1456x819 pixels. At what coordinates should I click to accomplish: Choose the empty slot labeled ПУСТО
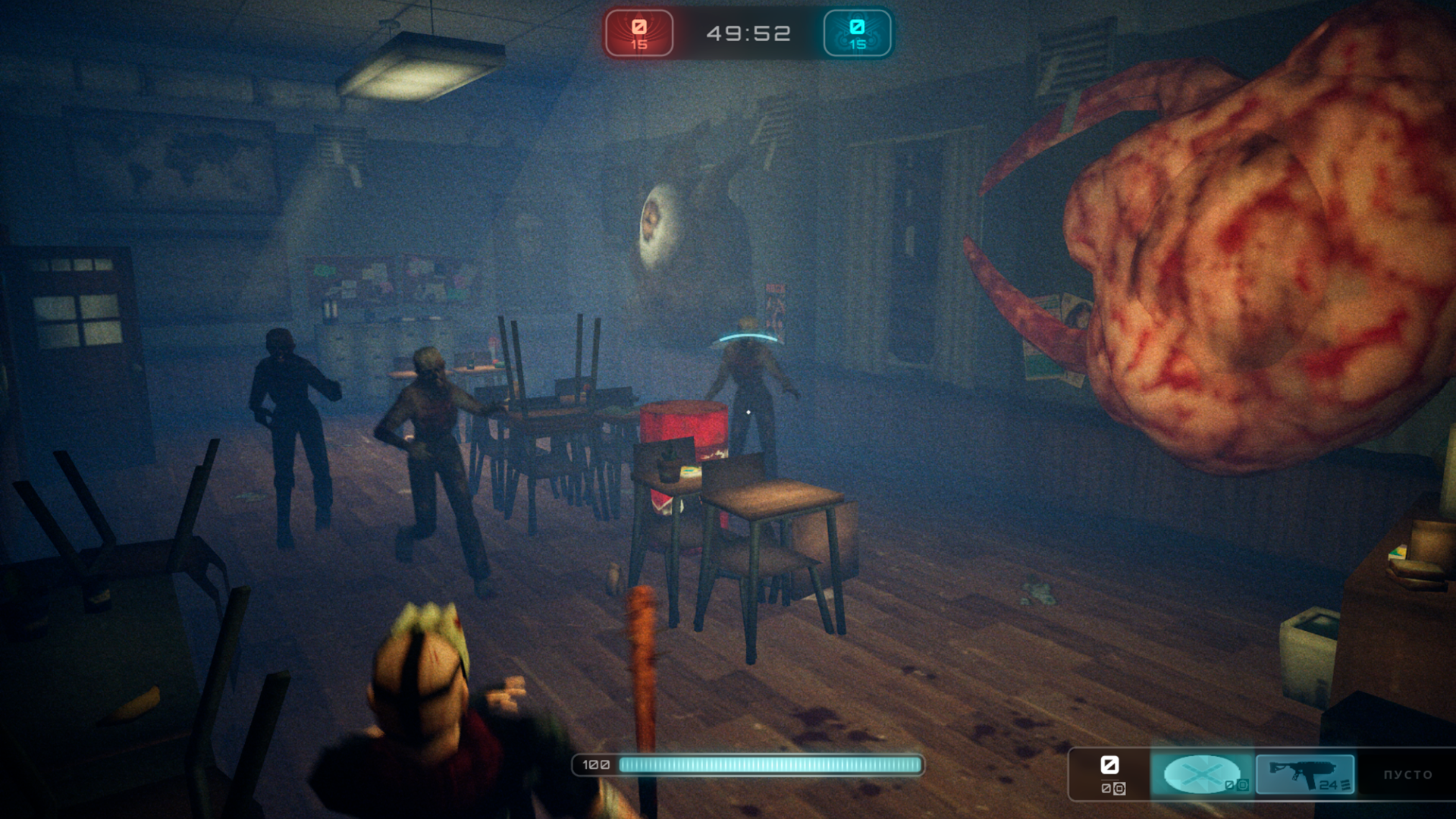(x=1407, y=774)
